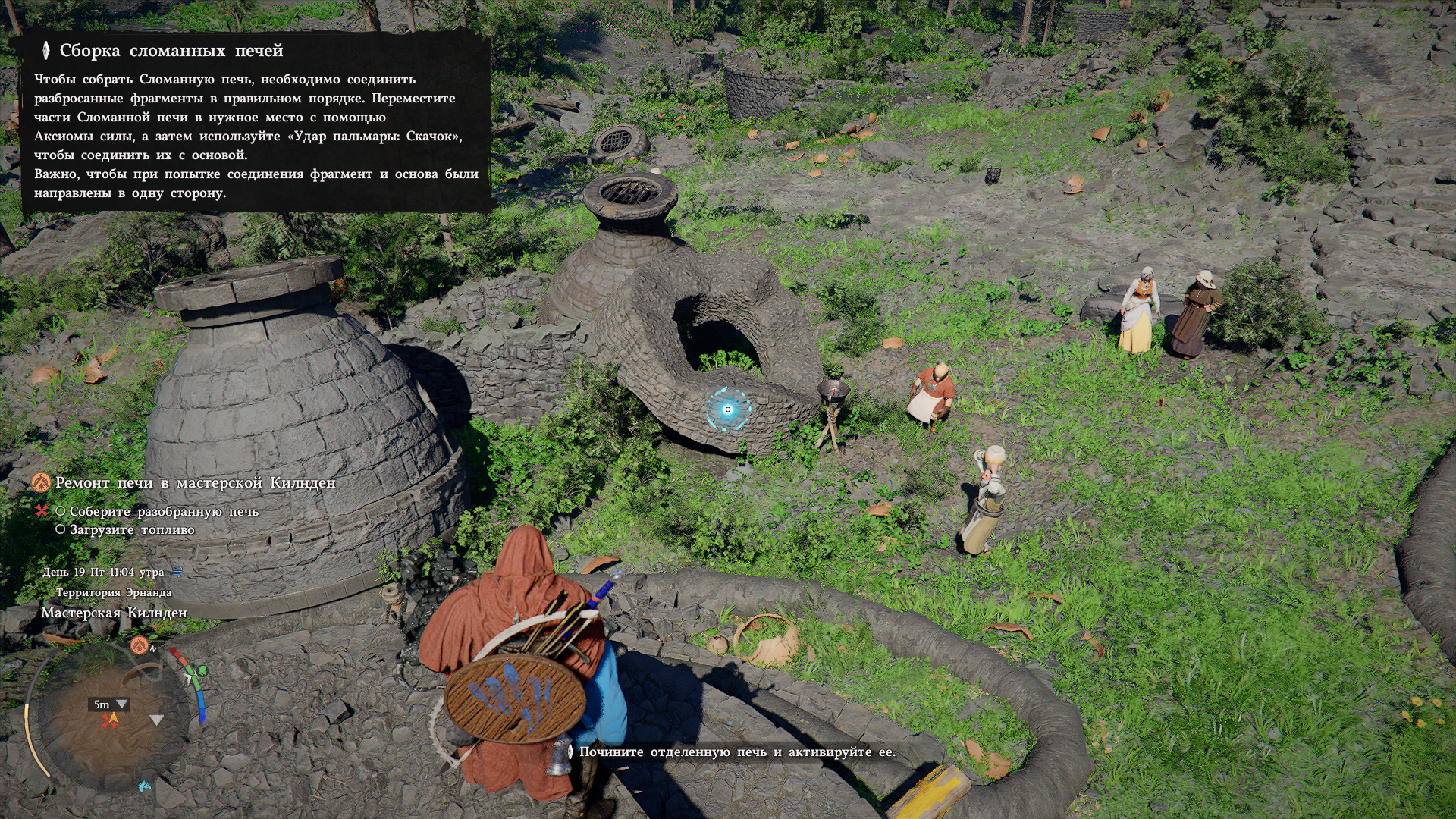This screenshot has width=1456, height=819.
Task: Click the objective «Соберите разобранную печь»
Action: [164, 512]
